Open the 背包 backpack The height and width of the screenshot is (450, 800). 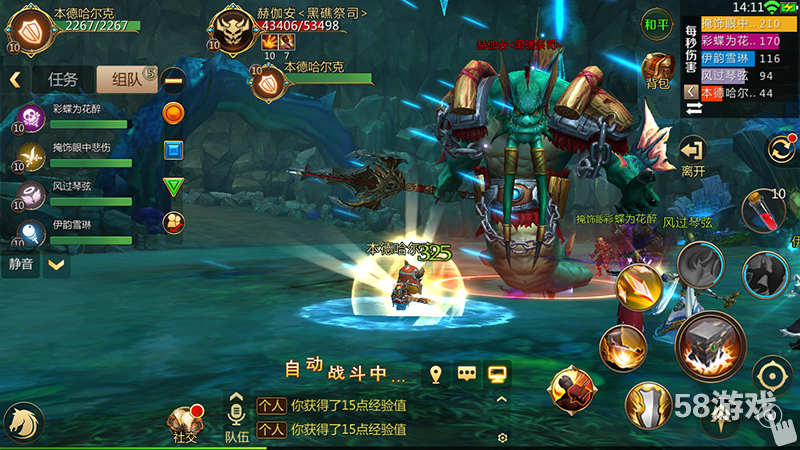(657, 71)
